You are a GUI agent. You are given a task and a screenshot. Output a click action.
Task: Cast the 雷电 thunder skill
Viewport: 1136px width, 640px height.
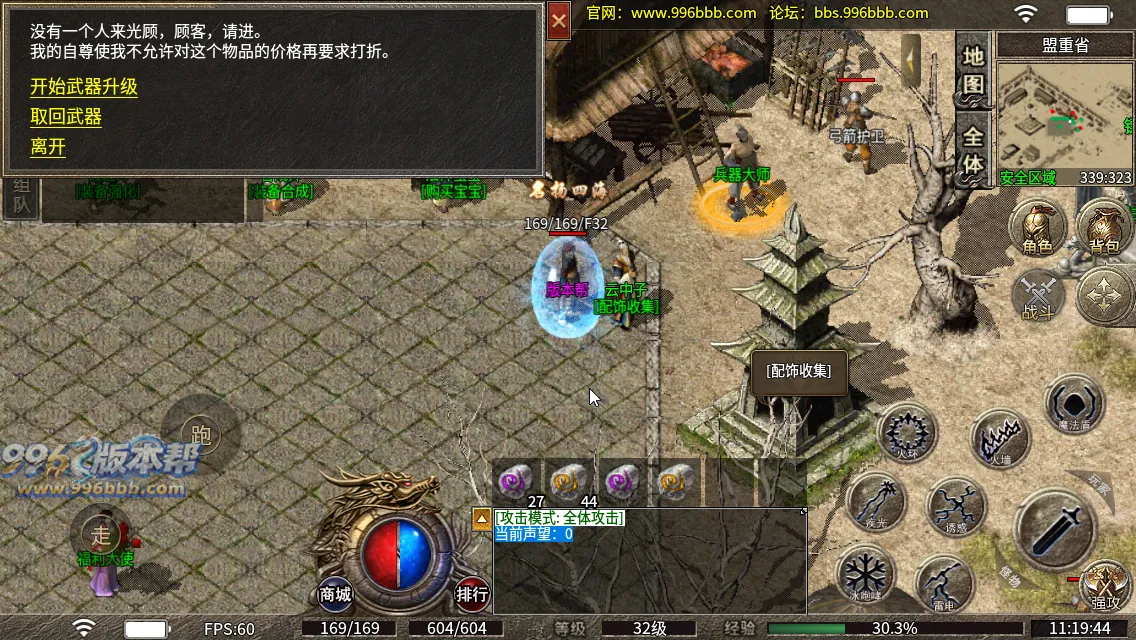[945, 583]
